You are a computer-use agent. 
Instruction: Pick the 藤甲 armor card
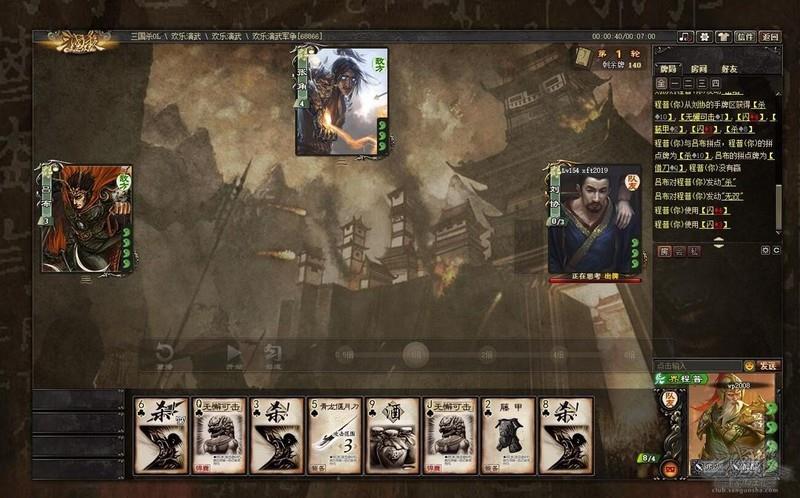click(x=508, y=435)
